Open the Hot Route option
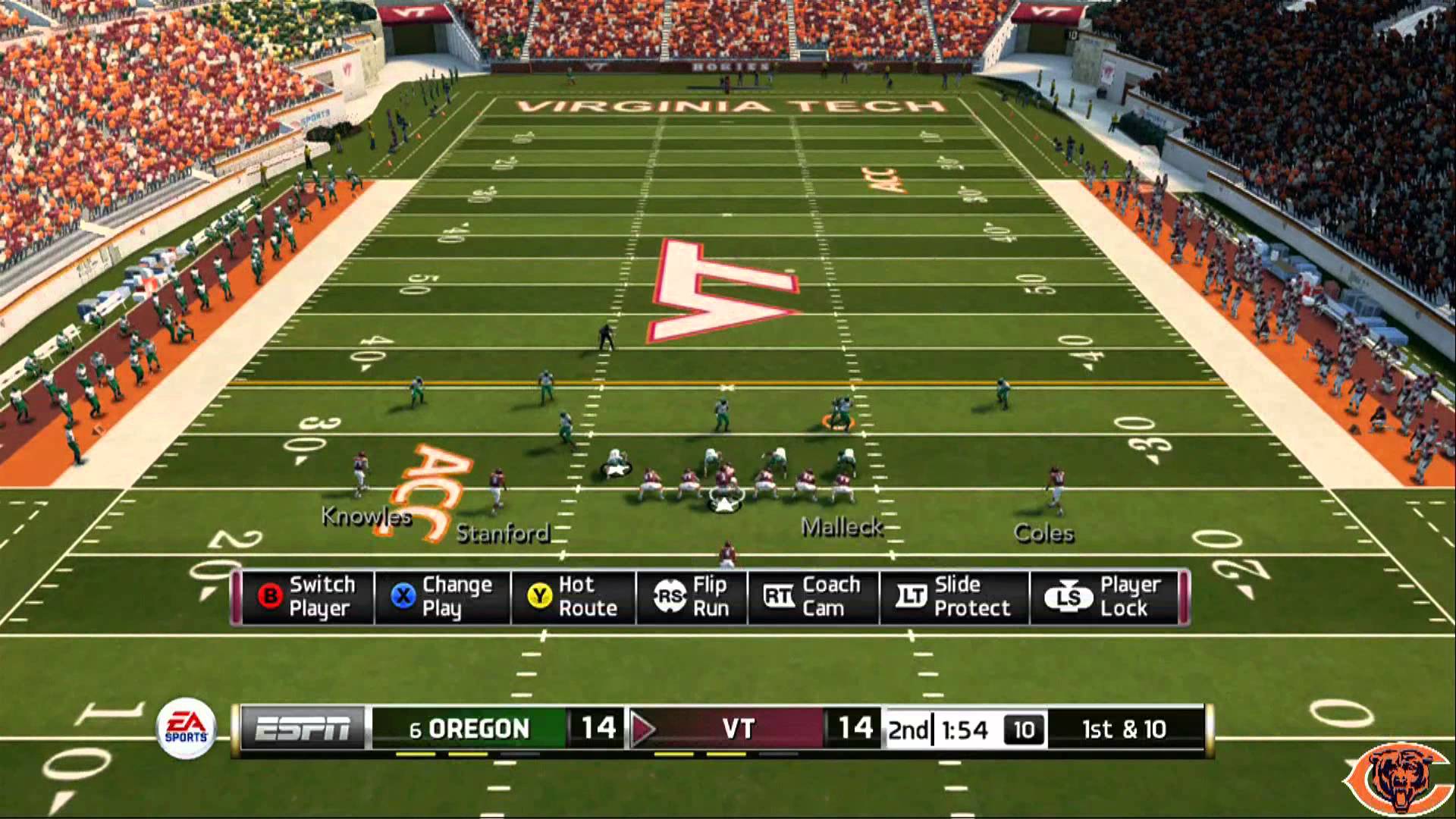The height and width of the screenshot is (819, 1456). point(573,597)
